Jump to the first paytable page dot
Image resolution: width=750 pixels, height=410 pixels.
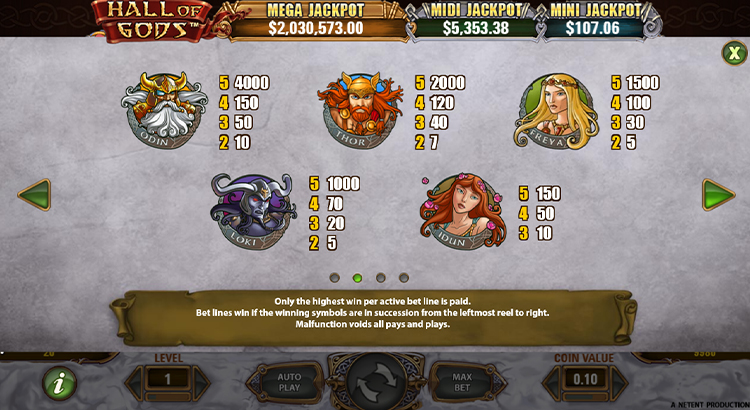[334, 277]
